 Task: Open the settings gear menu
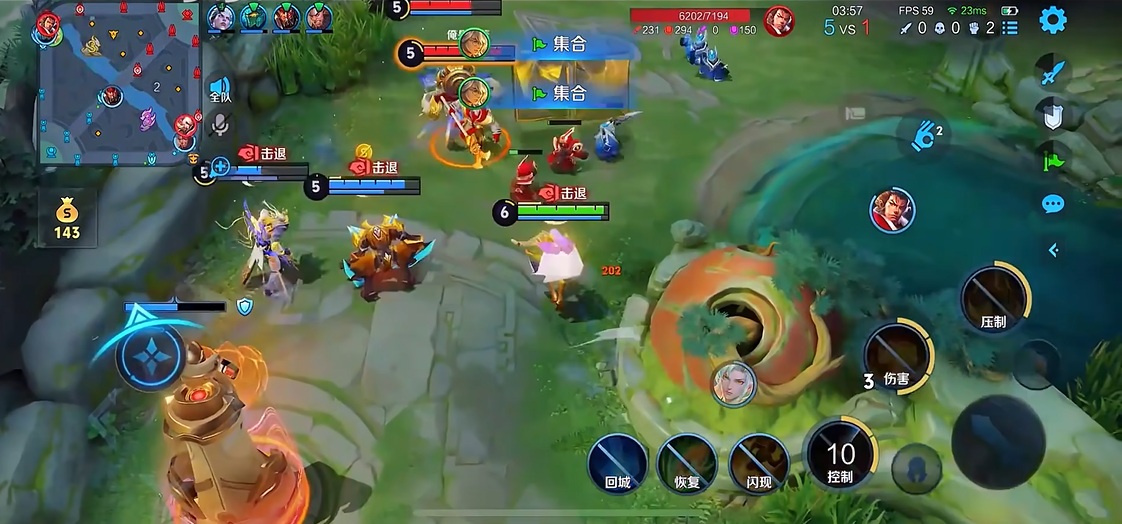[1053, 20]
